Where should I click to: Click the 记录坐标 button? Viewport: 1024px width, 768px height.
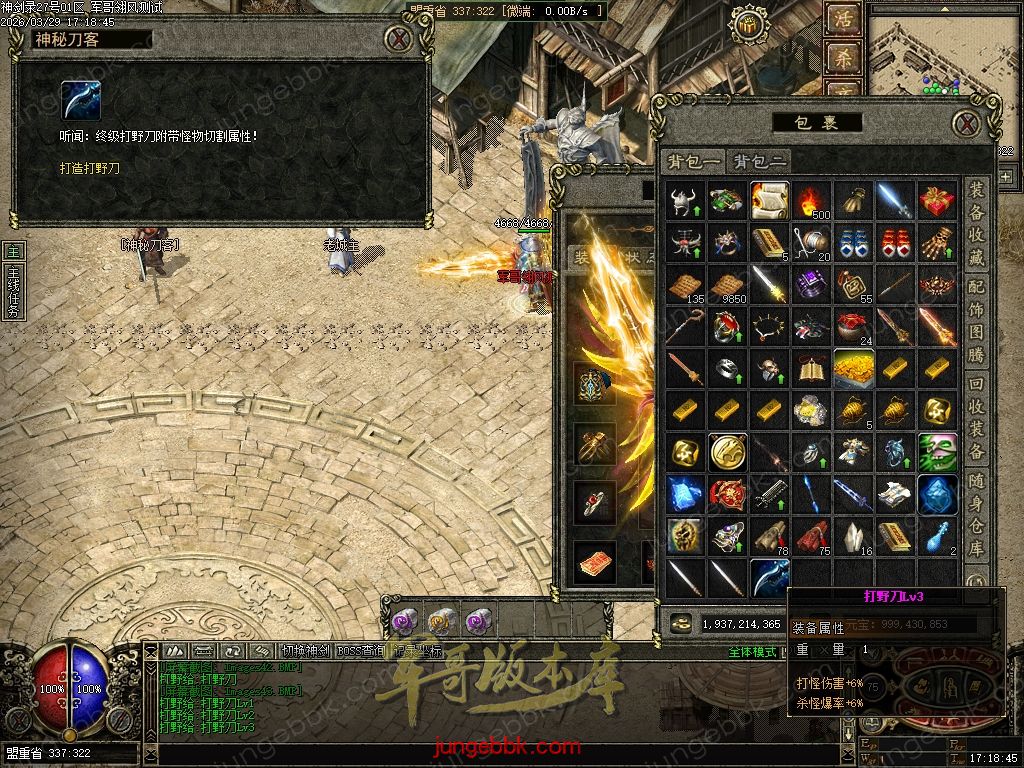415,651
